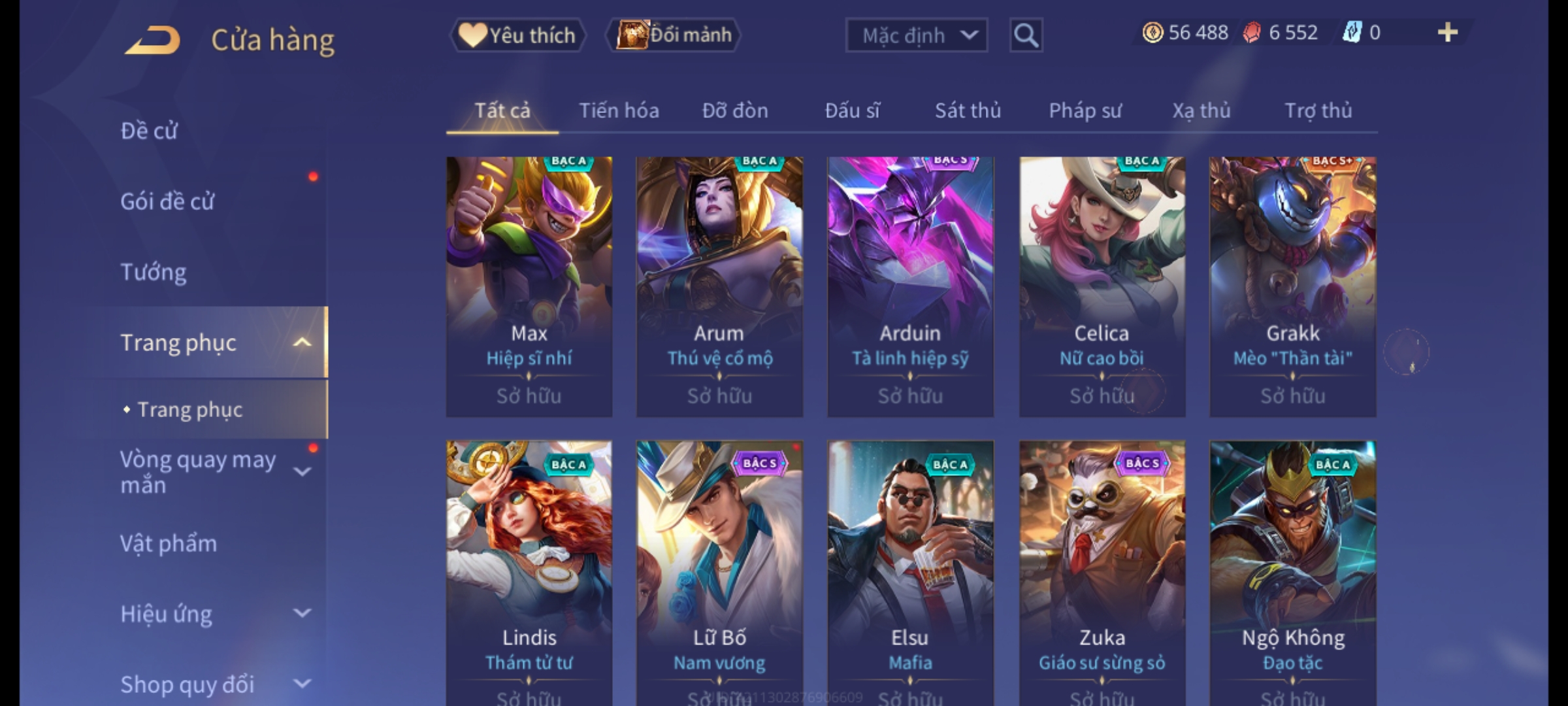Image resolution: width=1568 pixels, height=706 pixels.
Task: Click the magnifying glass search button
Action: coord(1026,35)
